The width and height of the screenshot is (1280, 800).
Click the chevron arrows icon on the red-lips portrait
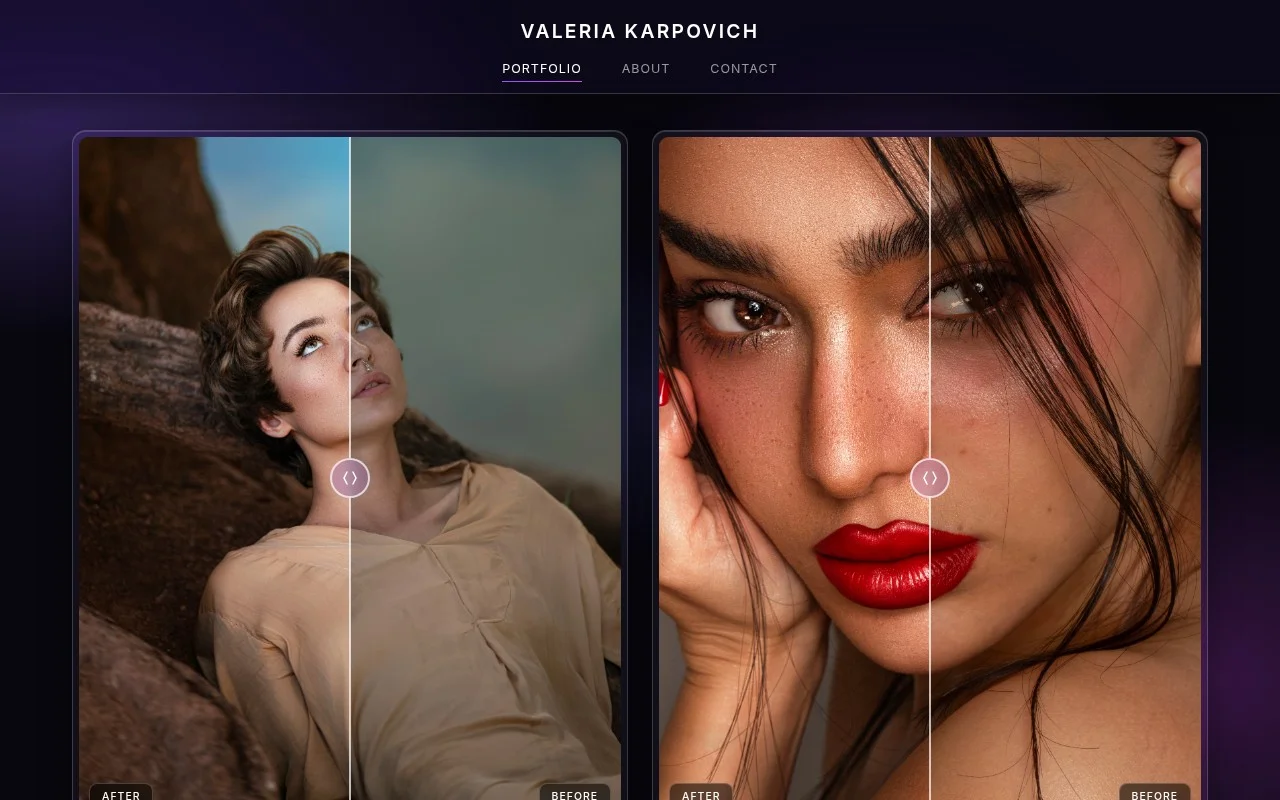[930, 477]
